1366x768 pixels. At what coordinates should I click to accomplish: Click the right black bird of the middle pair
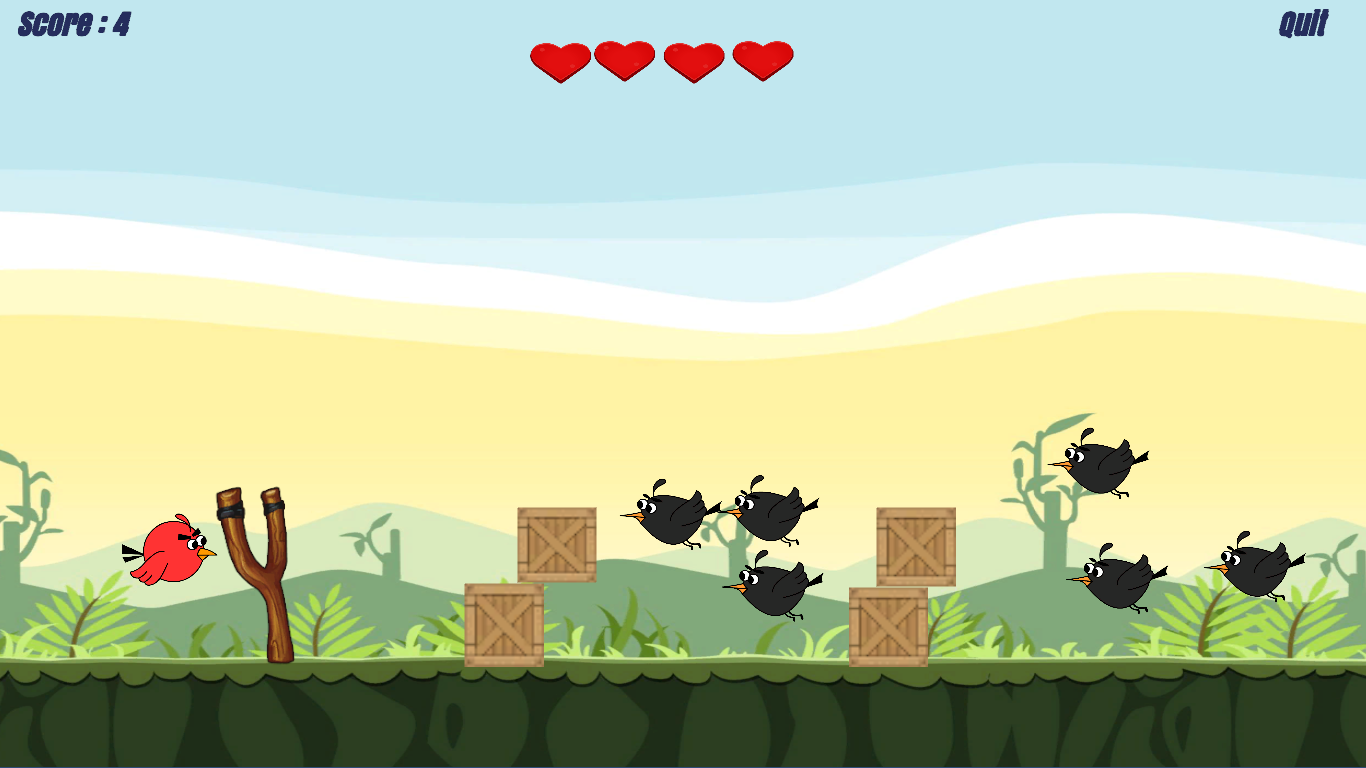pyautogui.click(x=770, y=513)
